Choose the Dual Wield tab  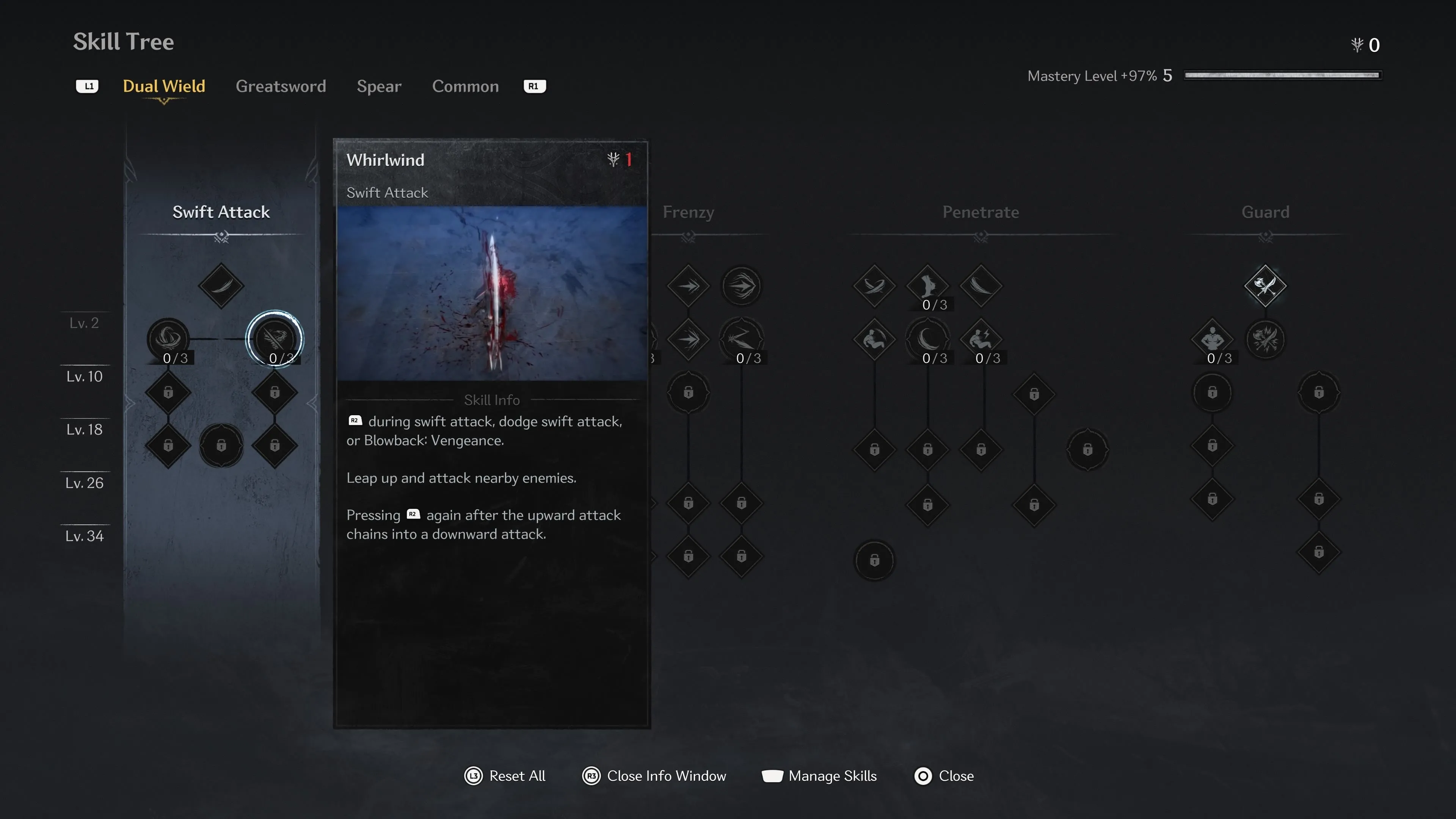click(x=164, y=86)
